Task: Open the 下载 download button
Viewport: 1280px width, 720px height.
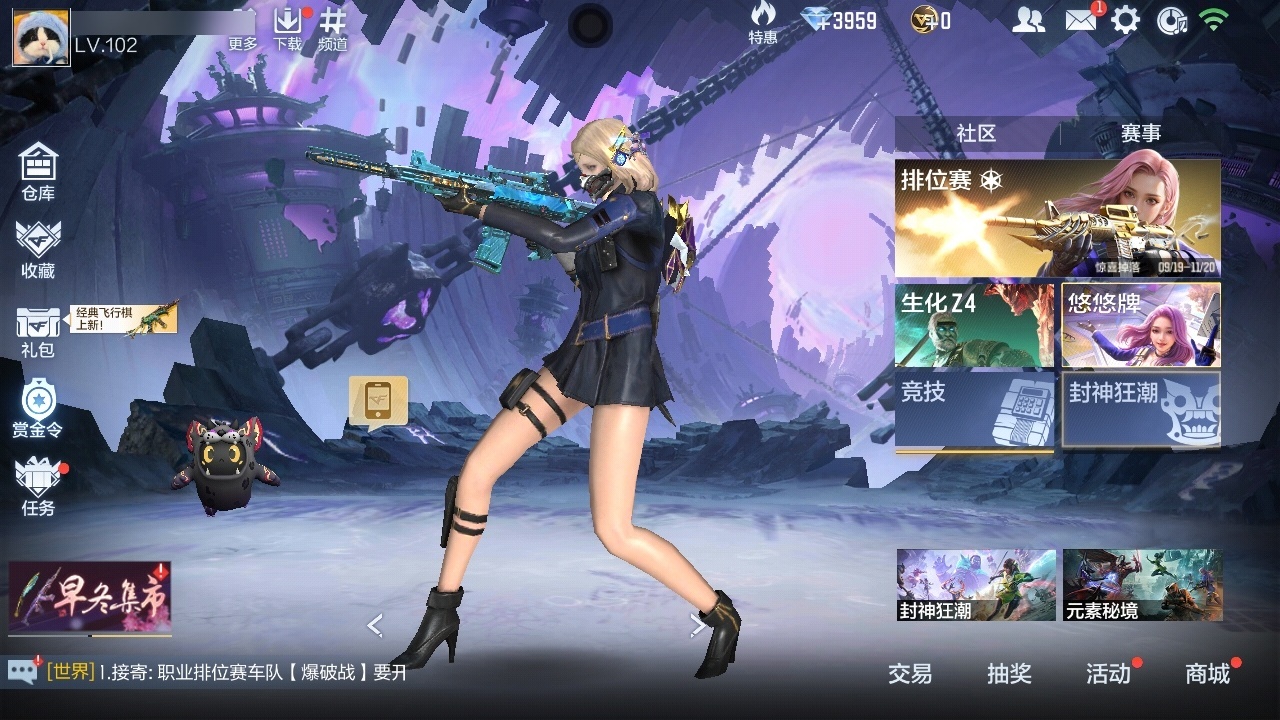Action: coord(288,28)
